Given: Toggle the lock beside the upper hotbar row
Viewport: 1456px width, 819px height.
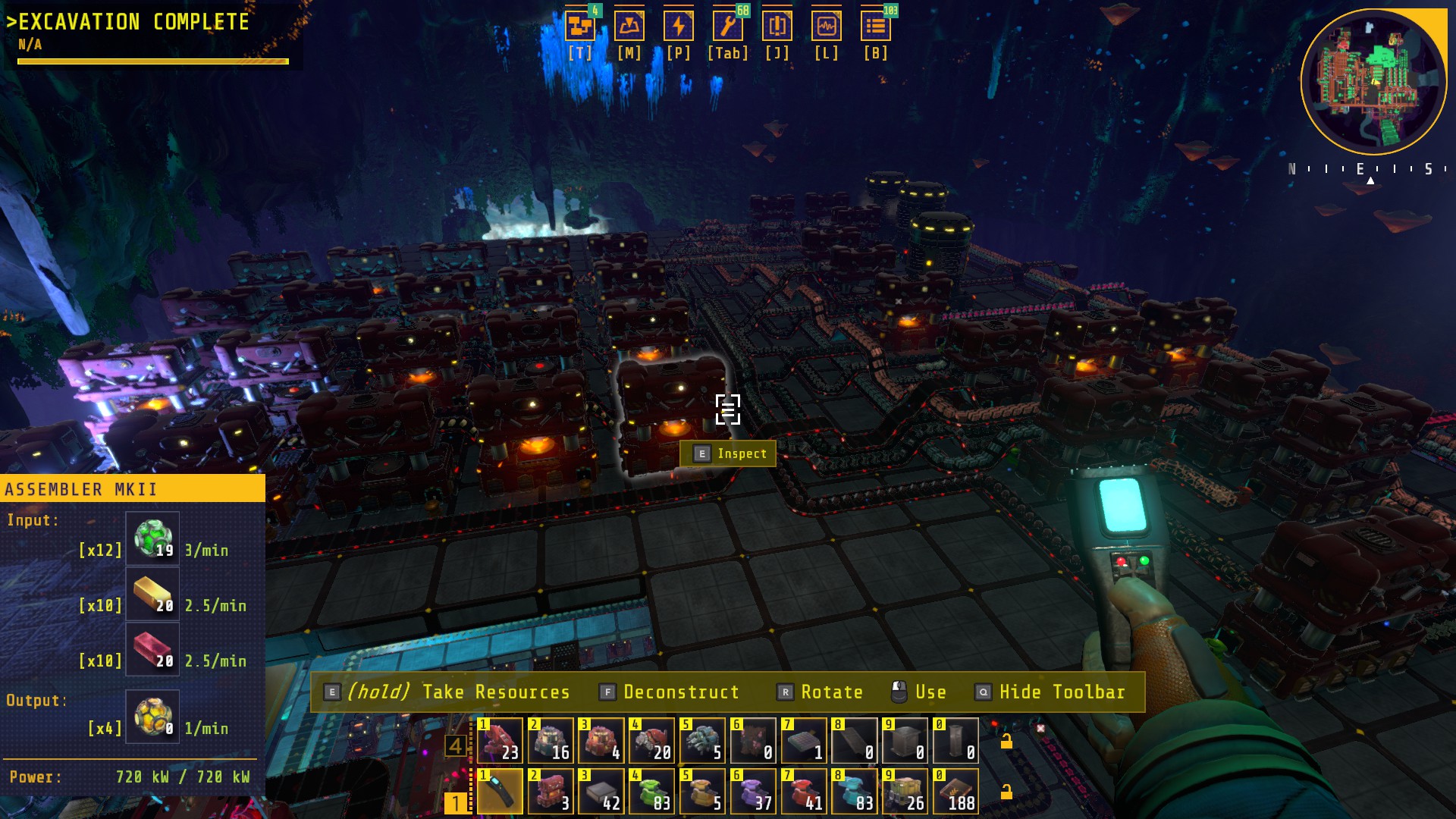Looking at the screenshot, I should 1006,742.
